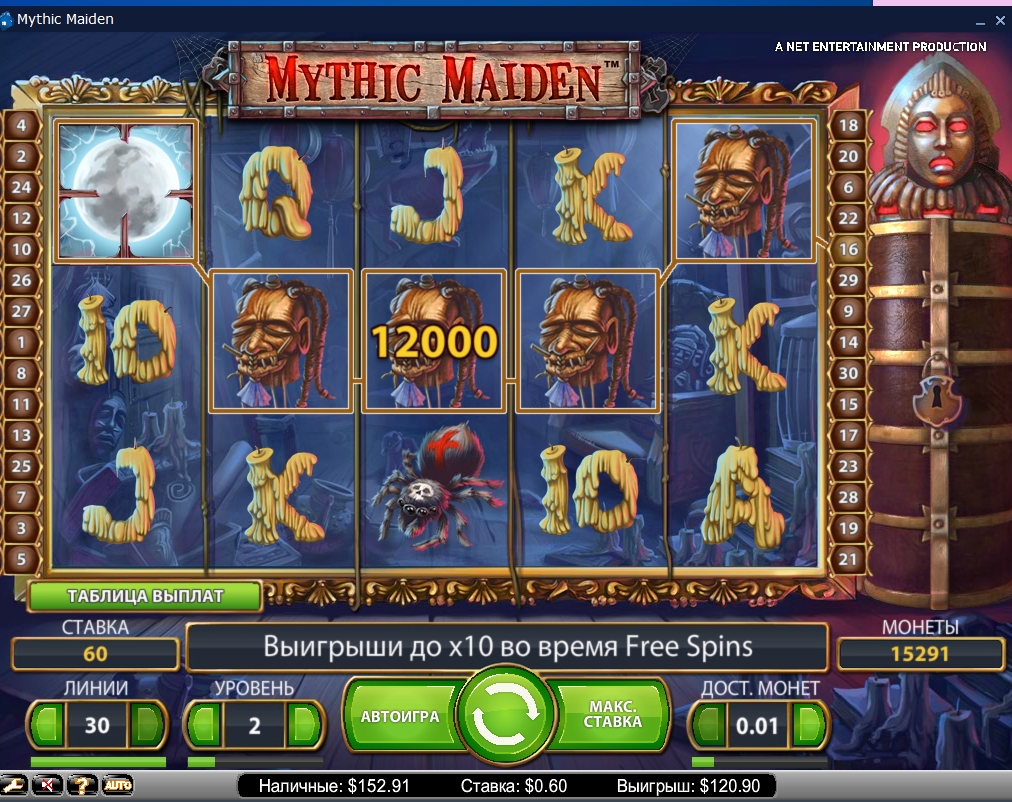The image size is (1012, 802).
Task: Decrease the coin value (ДОСТ. МОНЕТ)
Action: click(x=708, y=724)
